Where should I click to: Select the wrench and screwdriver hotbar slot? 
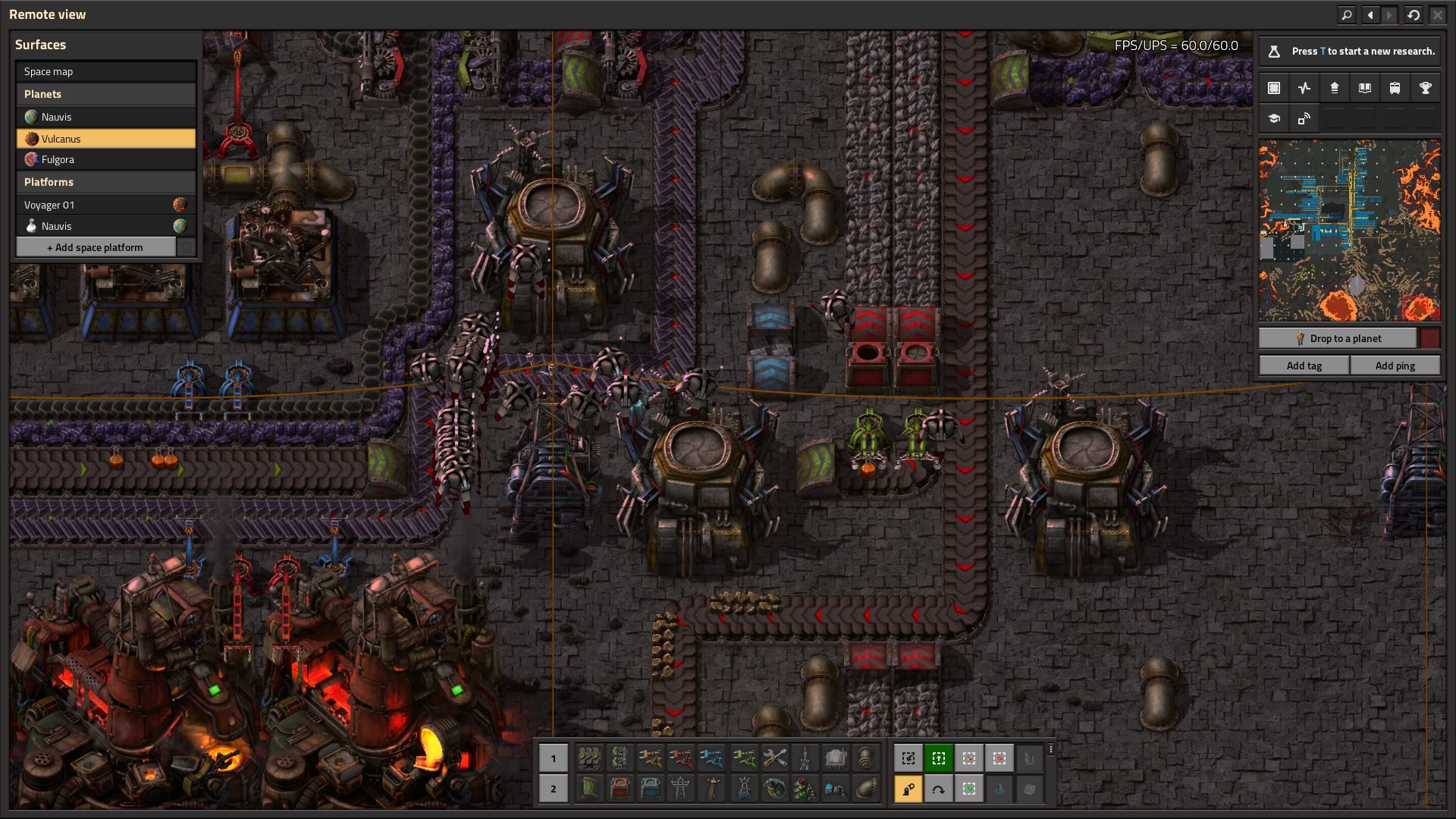coord(774,758)
